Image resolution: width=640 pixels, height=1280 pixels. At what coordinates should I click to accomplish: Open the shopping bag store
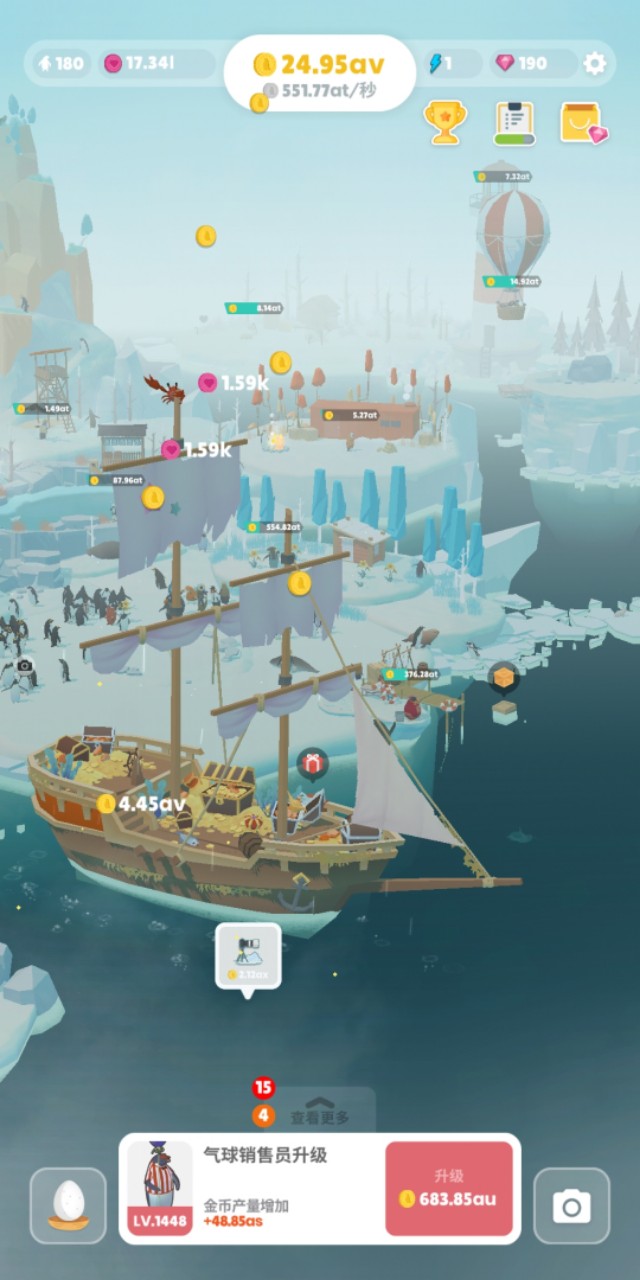tap(583, 123)
